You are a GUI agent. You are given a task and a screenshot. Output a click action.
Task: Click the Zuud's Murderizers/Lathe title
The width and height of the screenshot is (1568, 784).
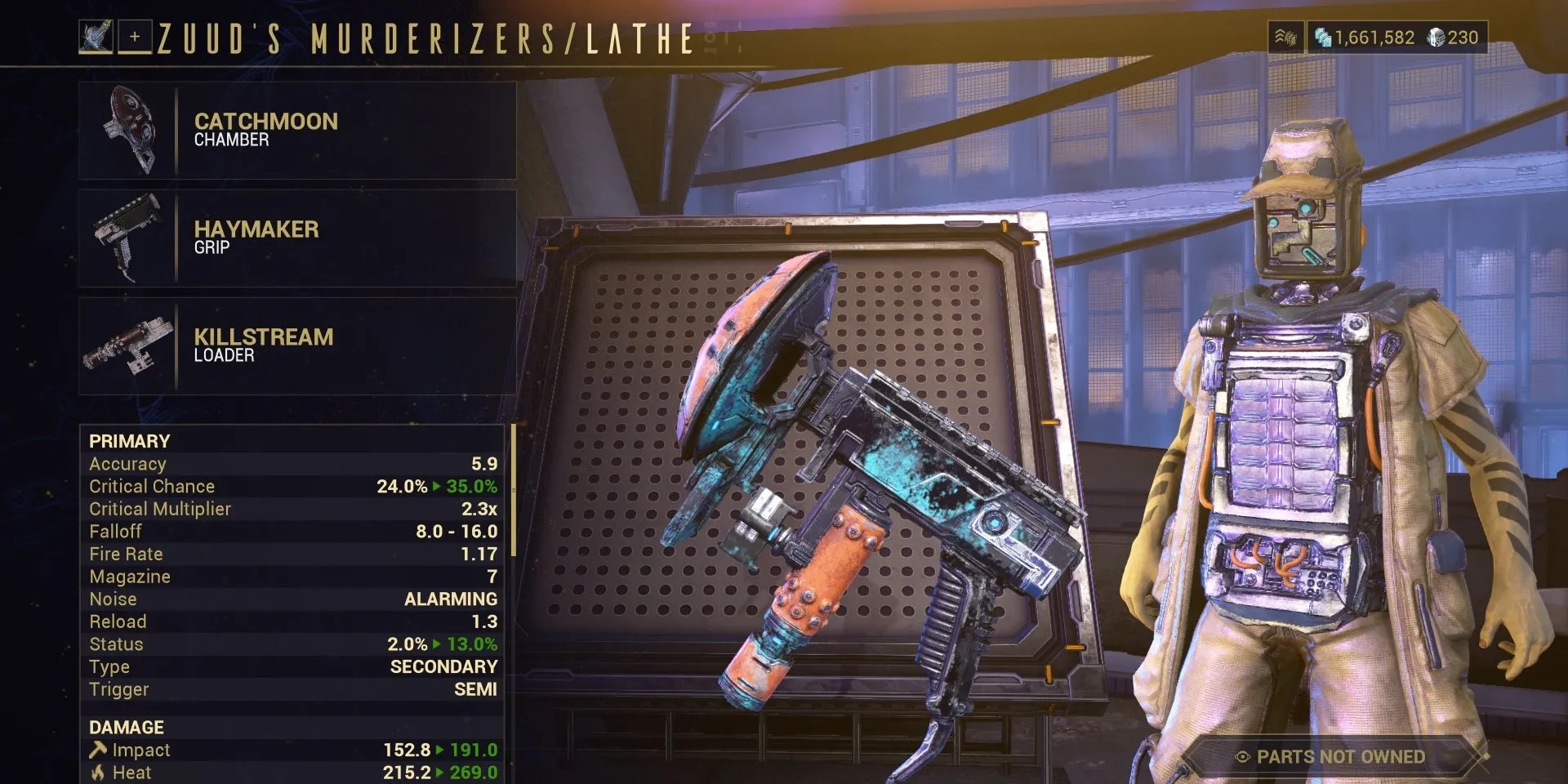click(x=425, y=36)
